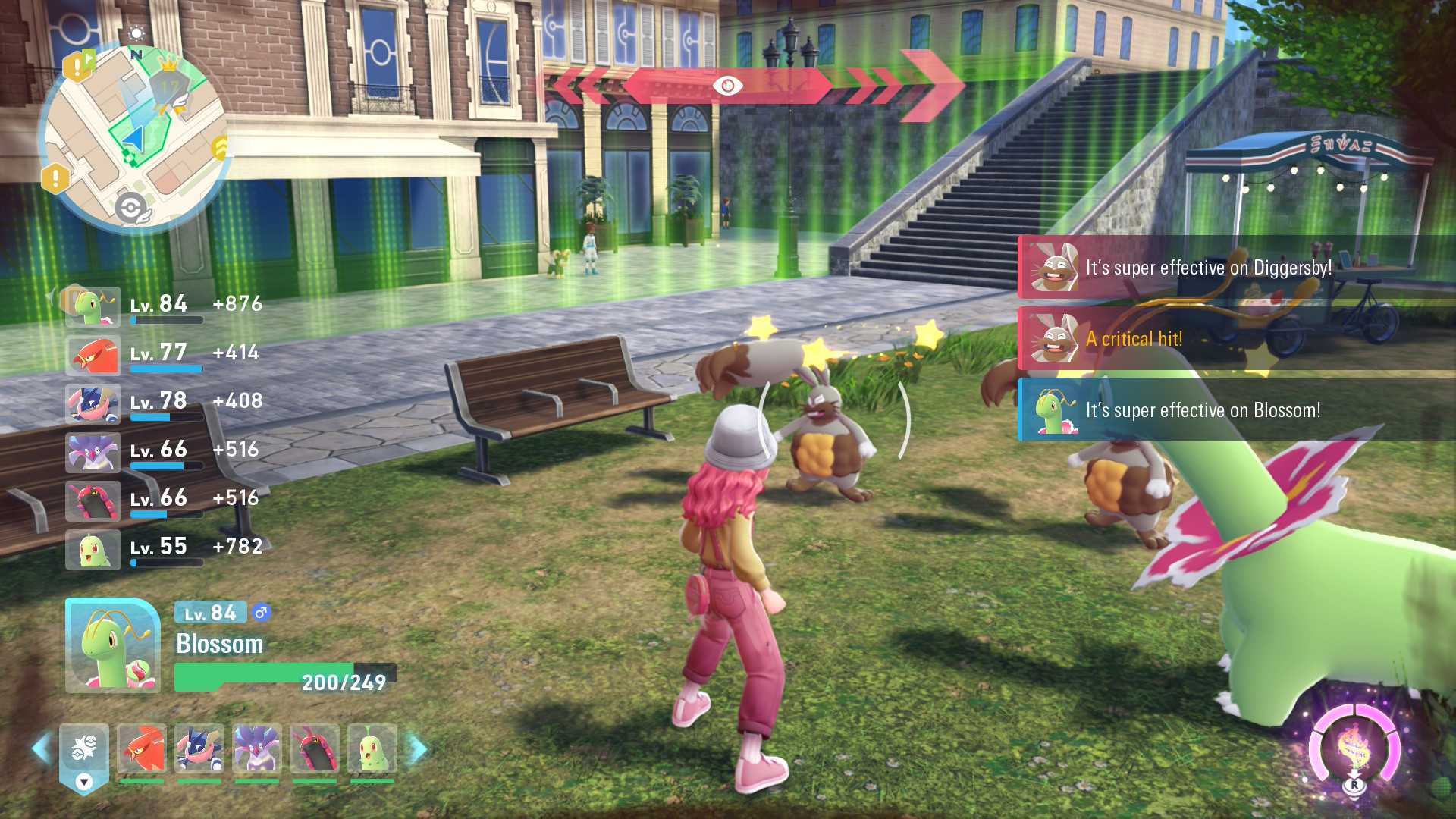Open the Poké Ball swap dropdown slot
The height and width of the screenshot is (819, 1456).
click(x=84, y=757)
